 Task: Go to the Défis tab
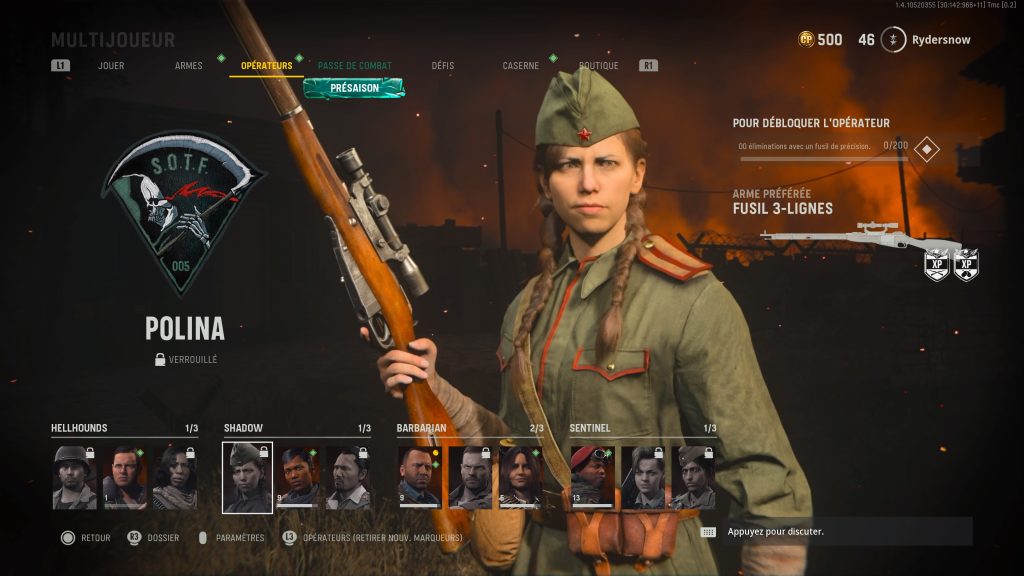point(442,66)
